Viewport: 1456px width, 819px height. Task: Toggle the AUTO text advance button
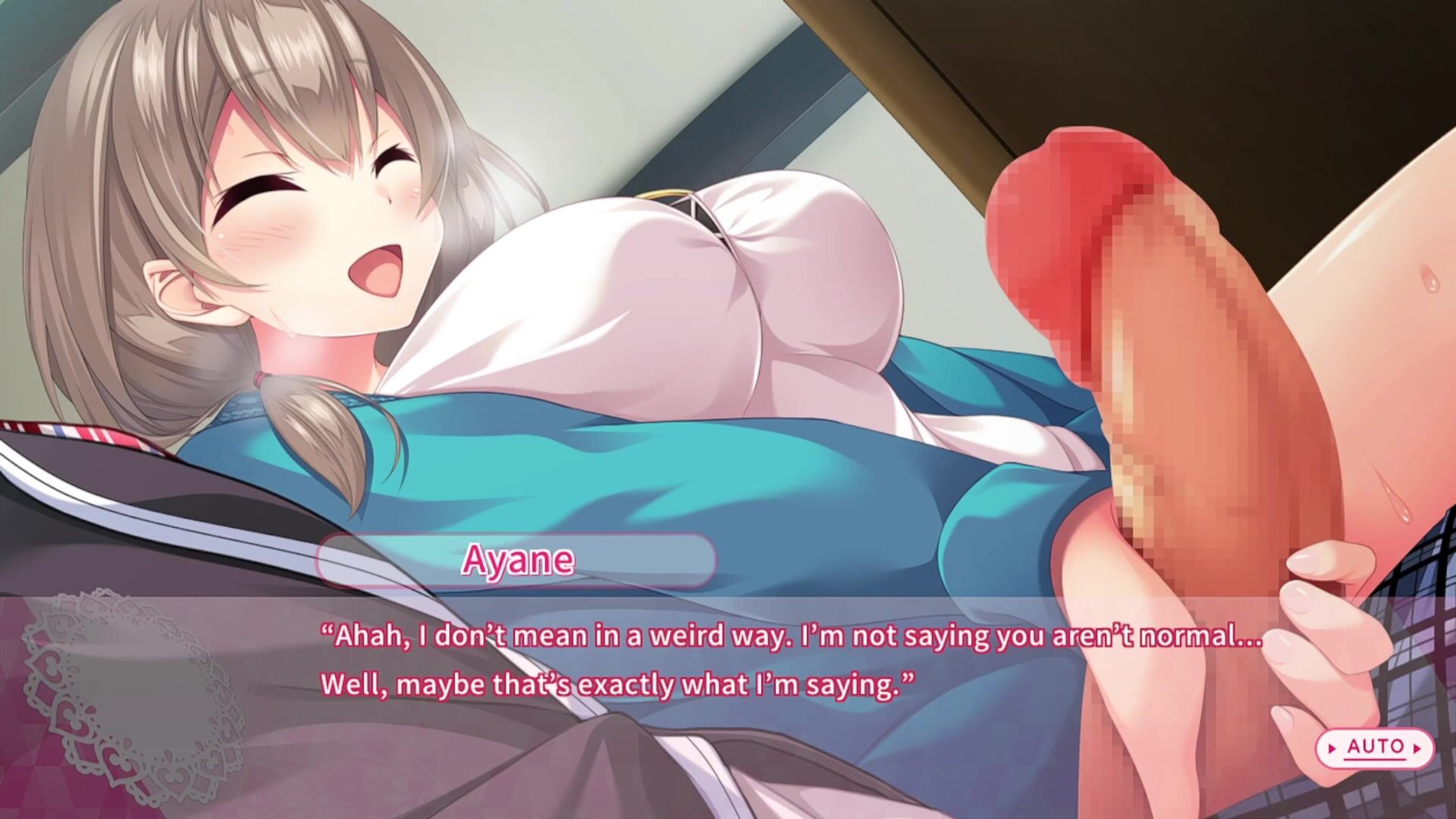[x=1375, y=748]
